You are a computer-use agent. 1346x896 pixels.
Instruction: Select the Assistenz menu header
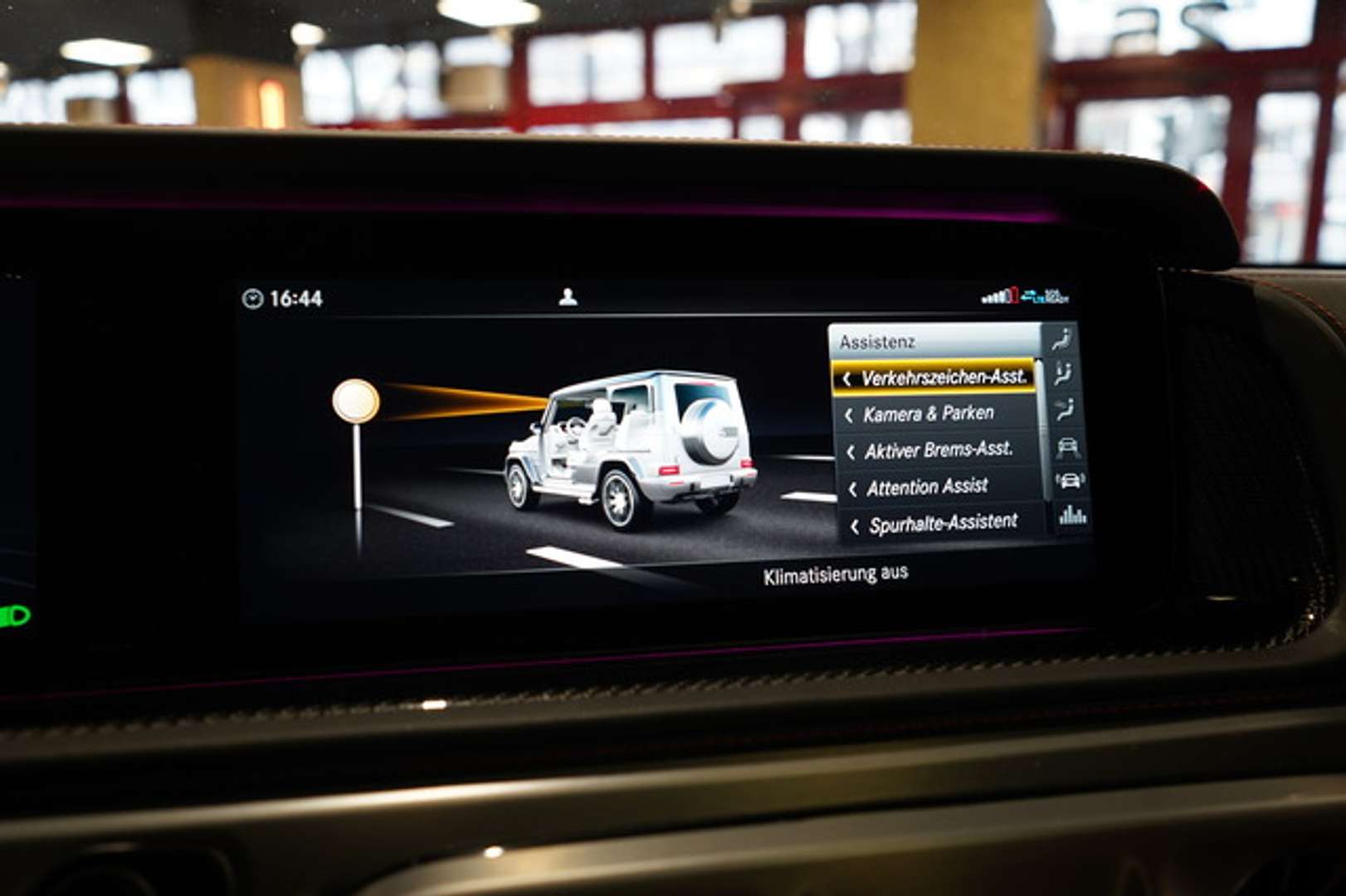(880, 340)
